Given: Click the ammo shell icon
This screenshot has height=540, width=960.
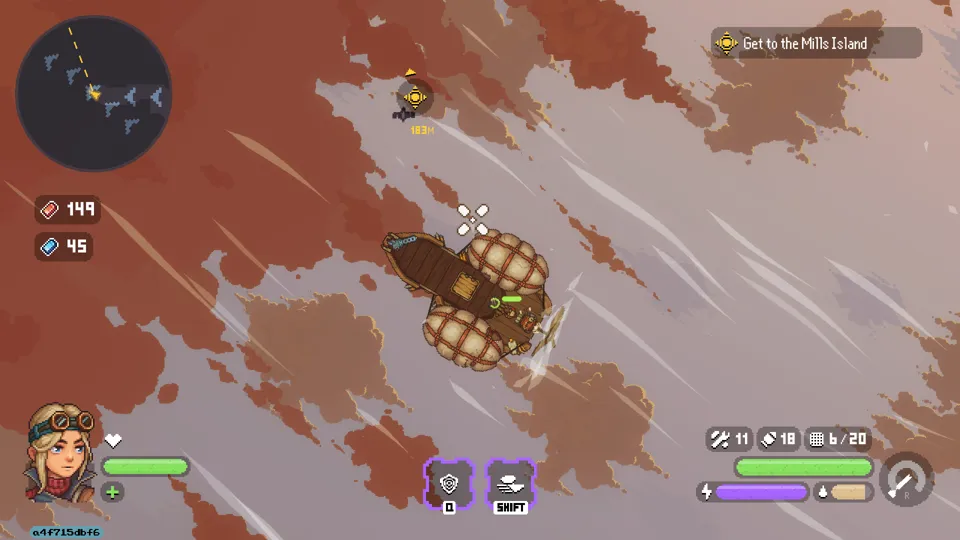Looking at the screenshot, I should tap(767, 438).
